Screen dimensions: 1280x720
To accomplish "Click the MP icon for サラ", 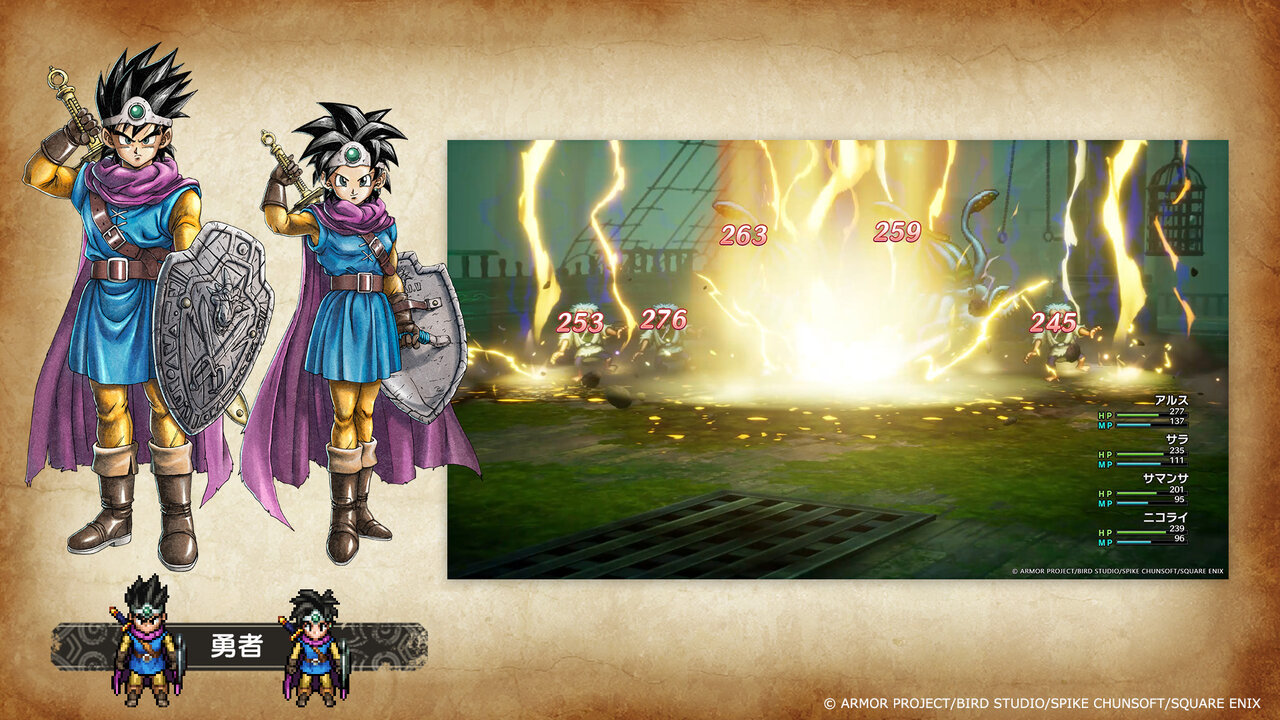I will (1104, 462).
